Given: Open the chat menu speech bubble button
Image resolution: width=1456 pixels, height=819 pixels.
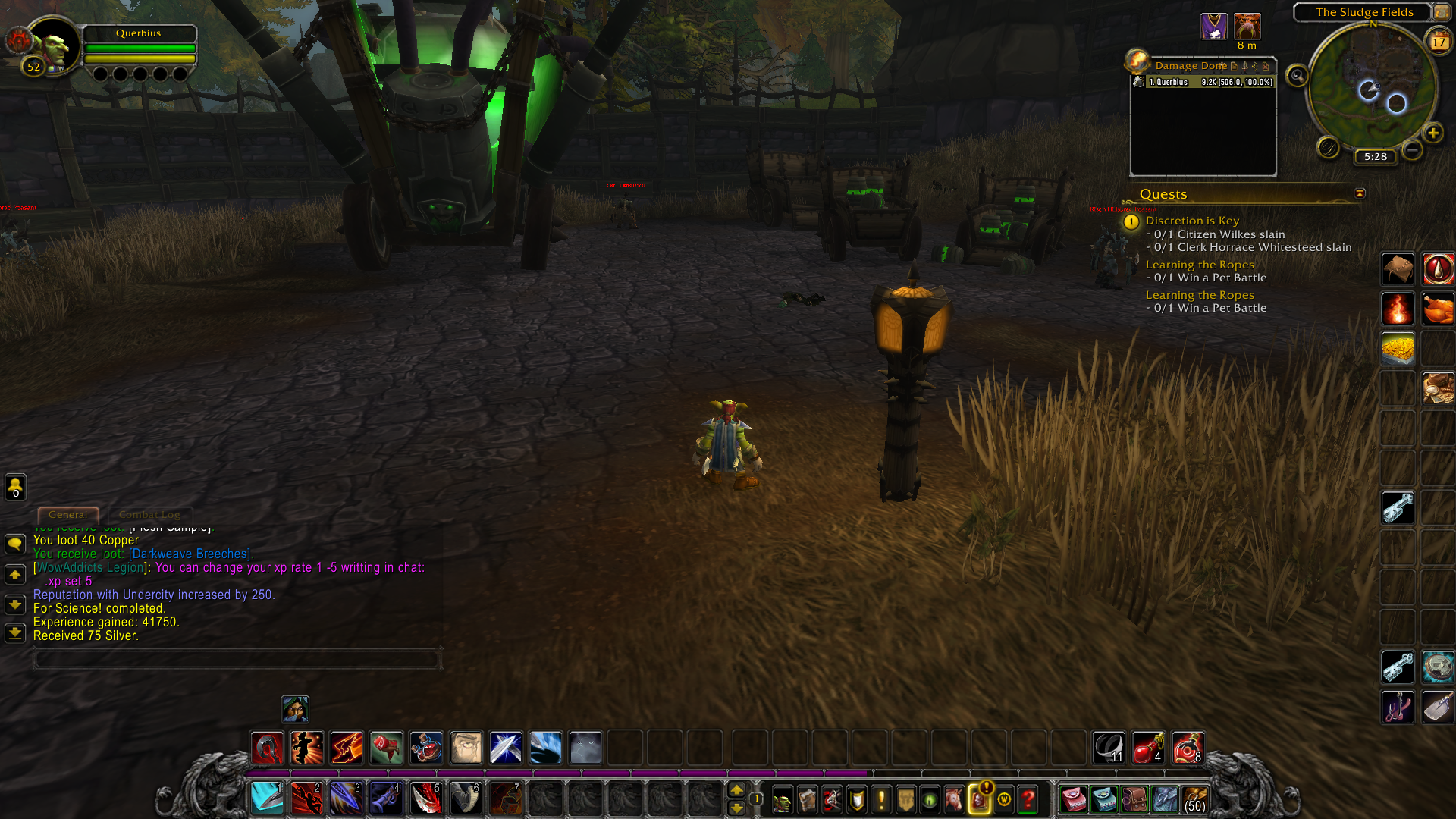Looking at the screenshot, I should [x=15, y=544].
